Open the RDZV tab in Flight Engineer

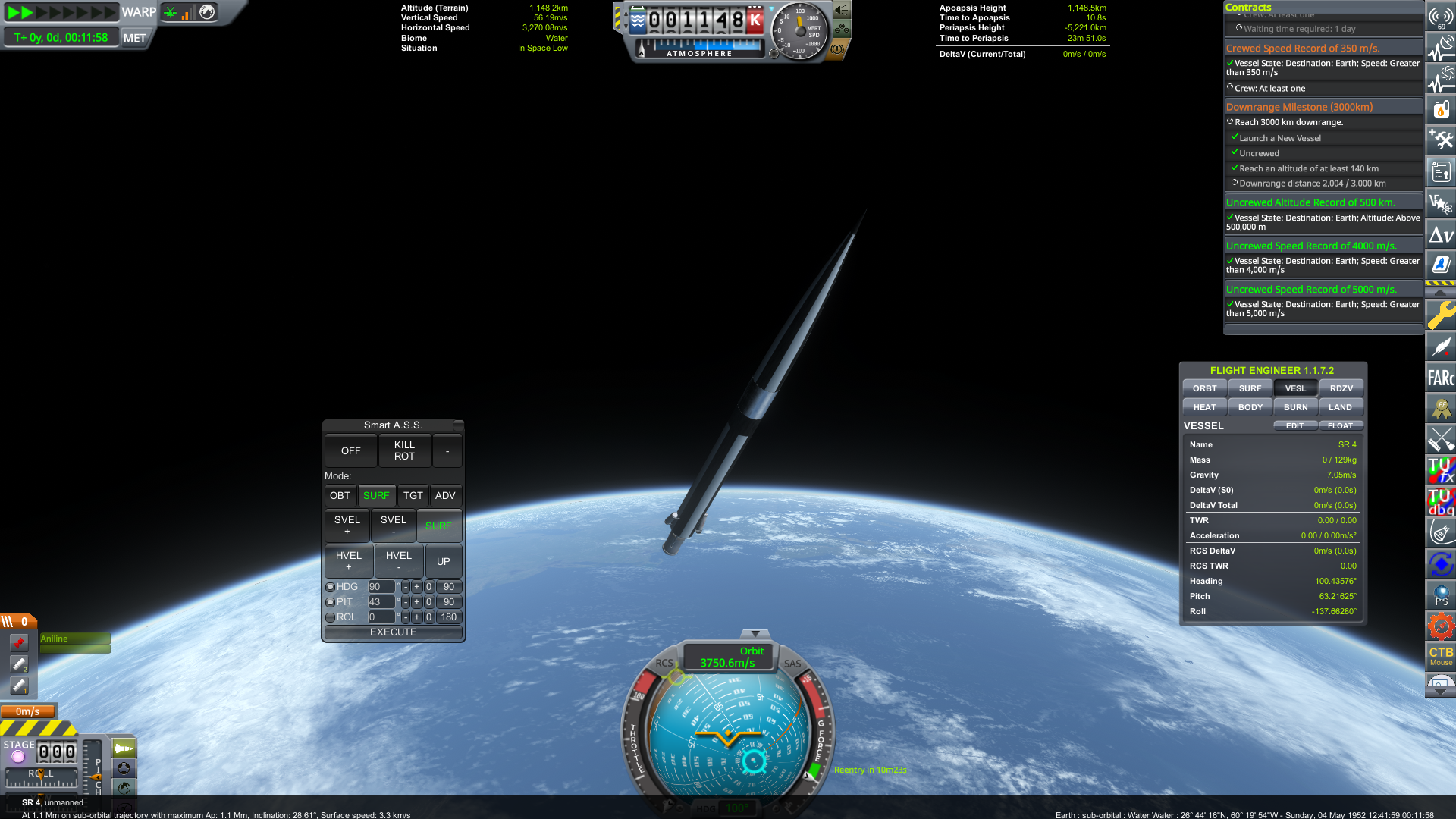pos(1341,388)
